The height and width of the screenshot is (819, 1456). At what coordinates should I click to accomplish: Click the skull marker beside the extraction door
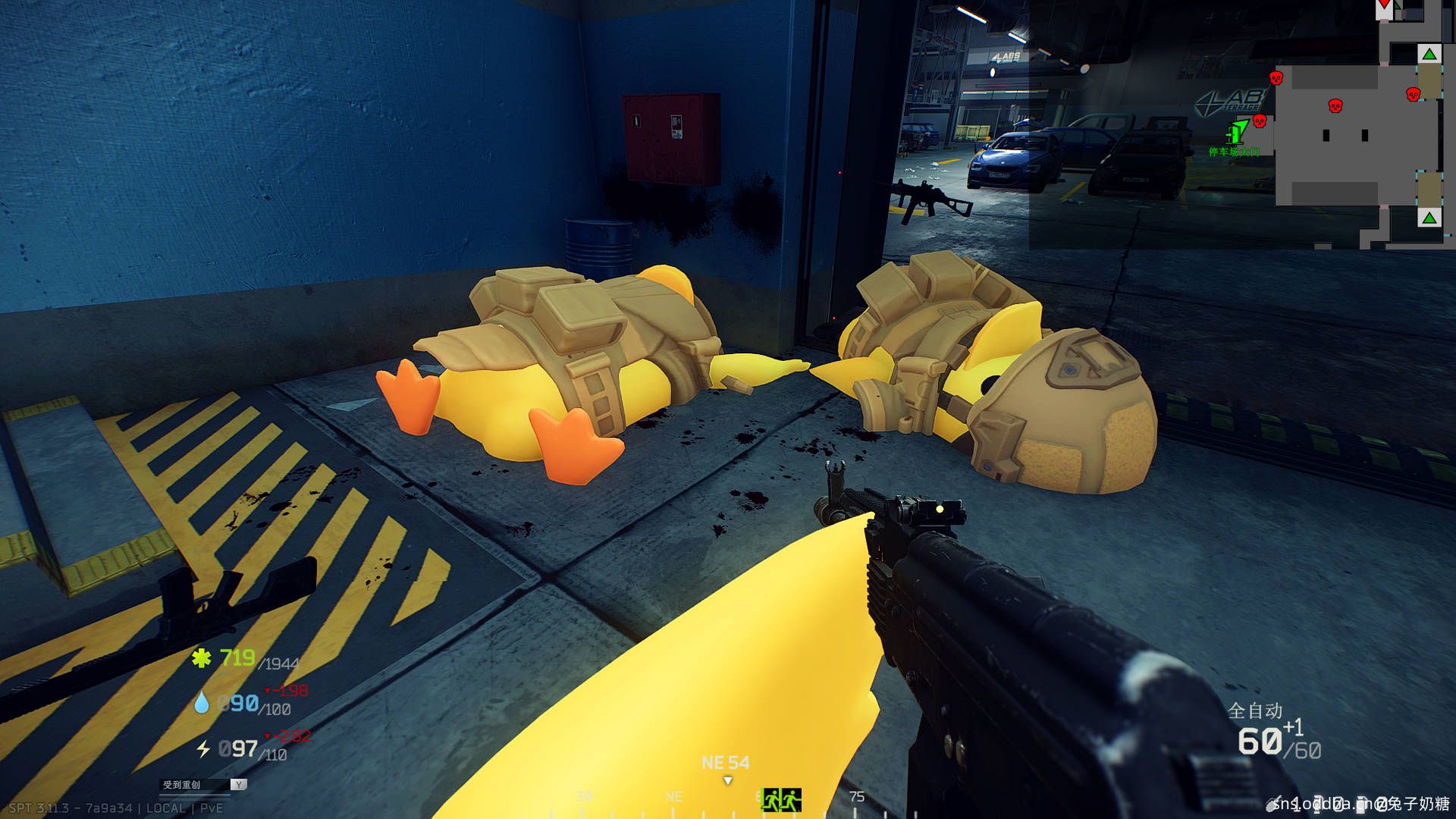1260,121
